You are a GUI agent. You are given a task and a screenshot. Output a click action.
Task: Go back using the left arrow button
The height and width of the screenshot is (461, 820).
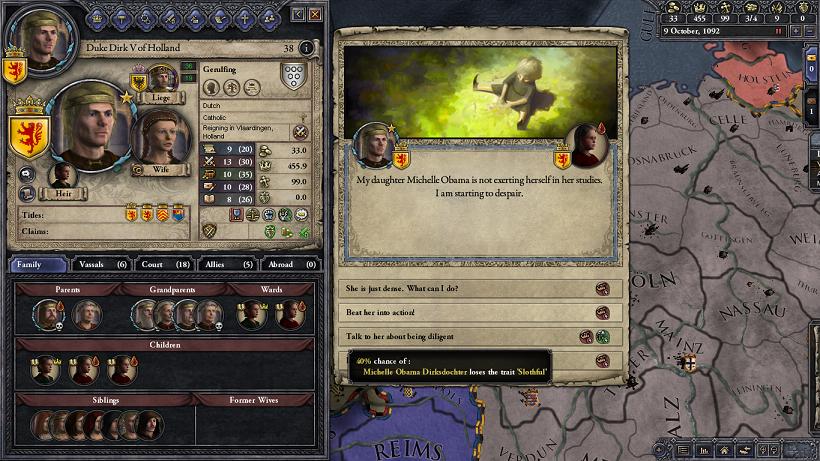point(297,14)
